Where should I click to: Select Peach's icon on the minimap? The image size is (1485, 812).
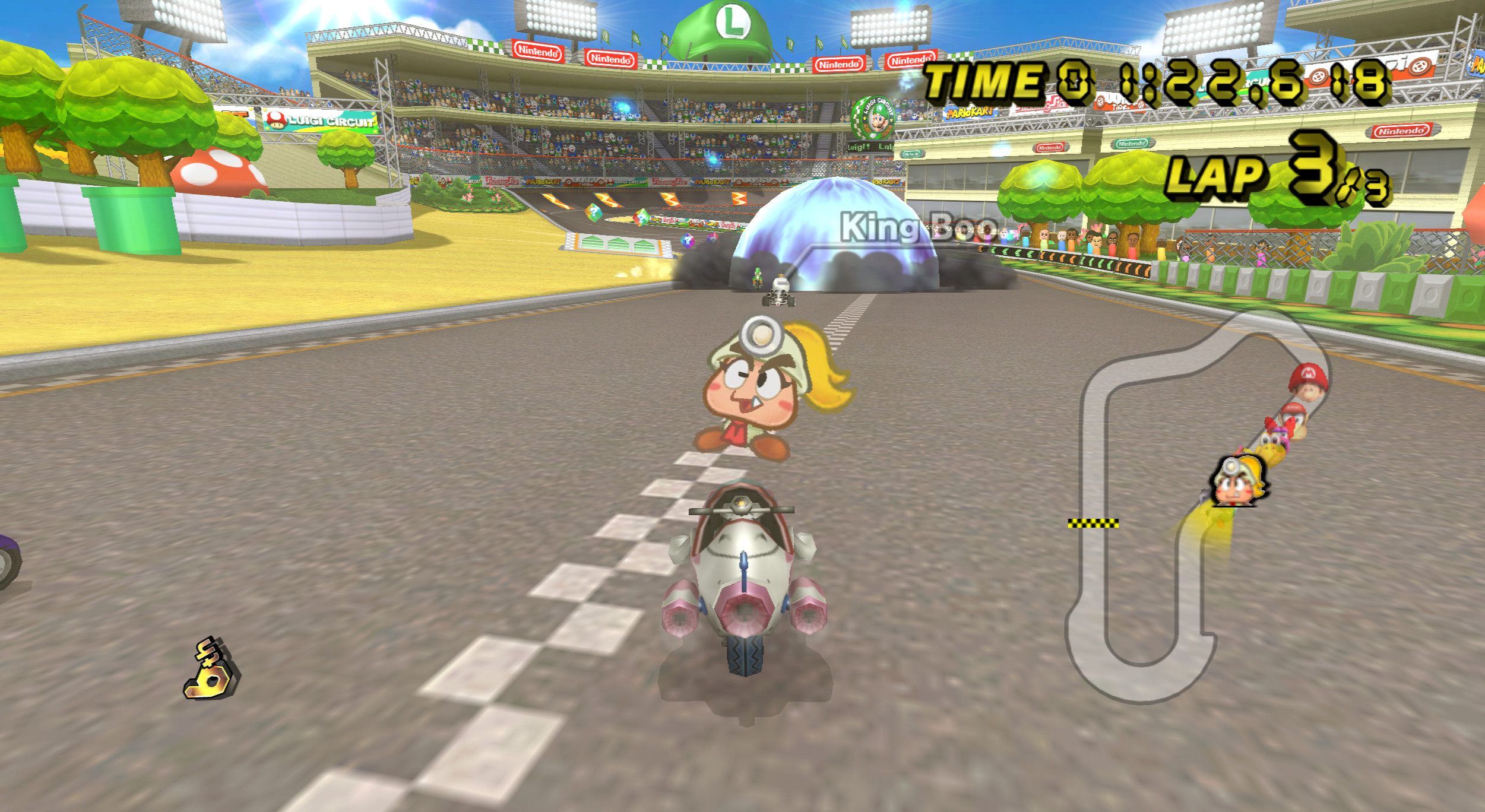[x=1238, y=483]
